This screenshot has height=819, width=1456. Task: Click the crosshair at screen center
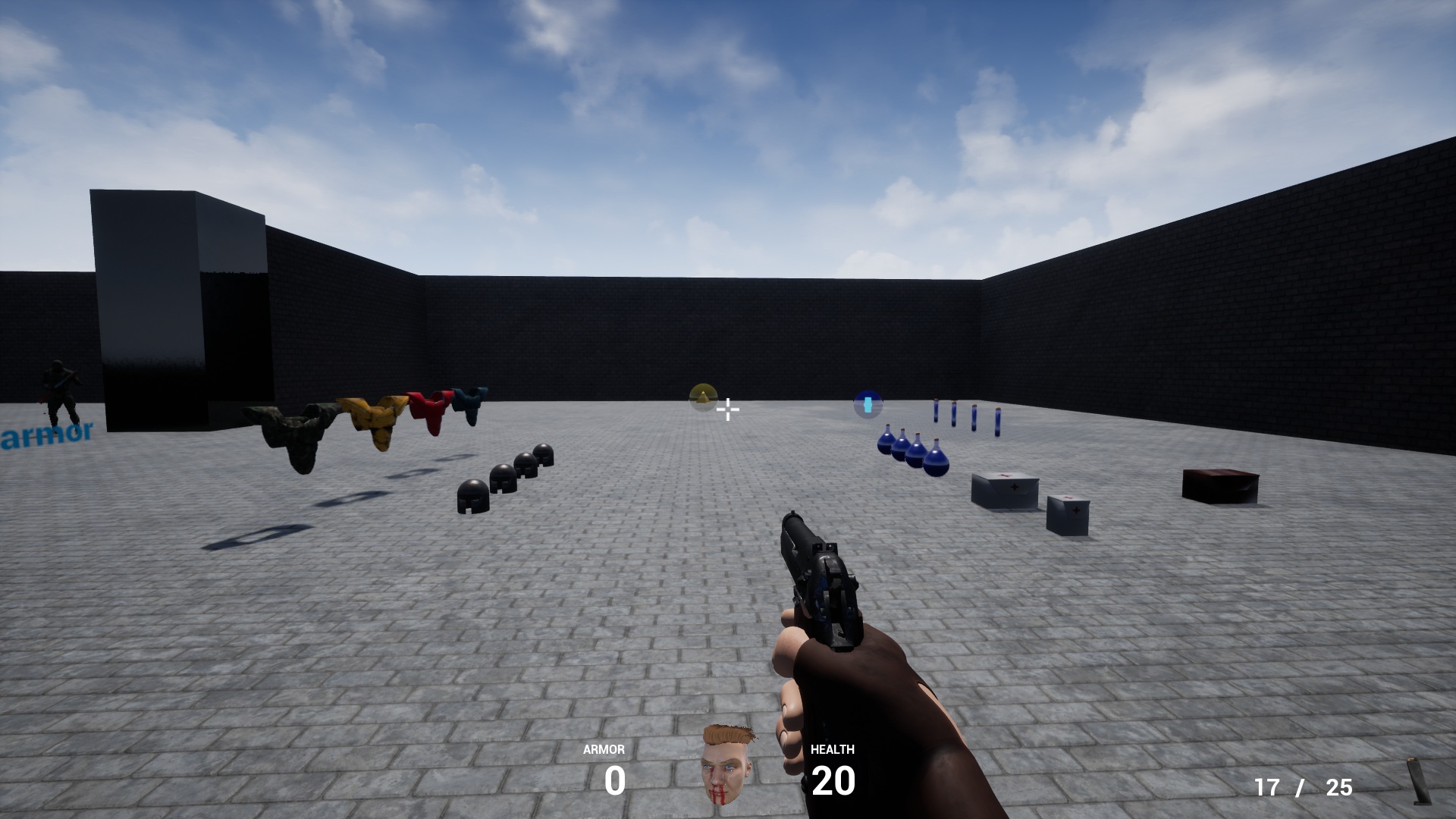pos(728,409)
